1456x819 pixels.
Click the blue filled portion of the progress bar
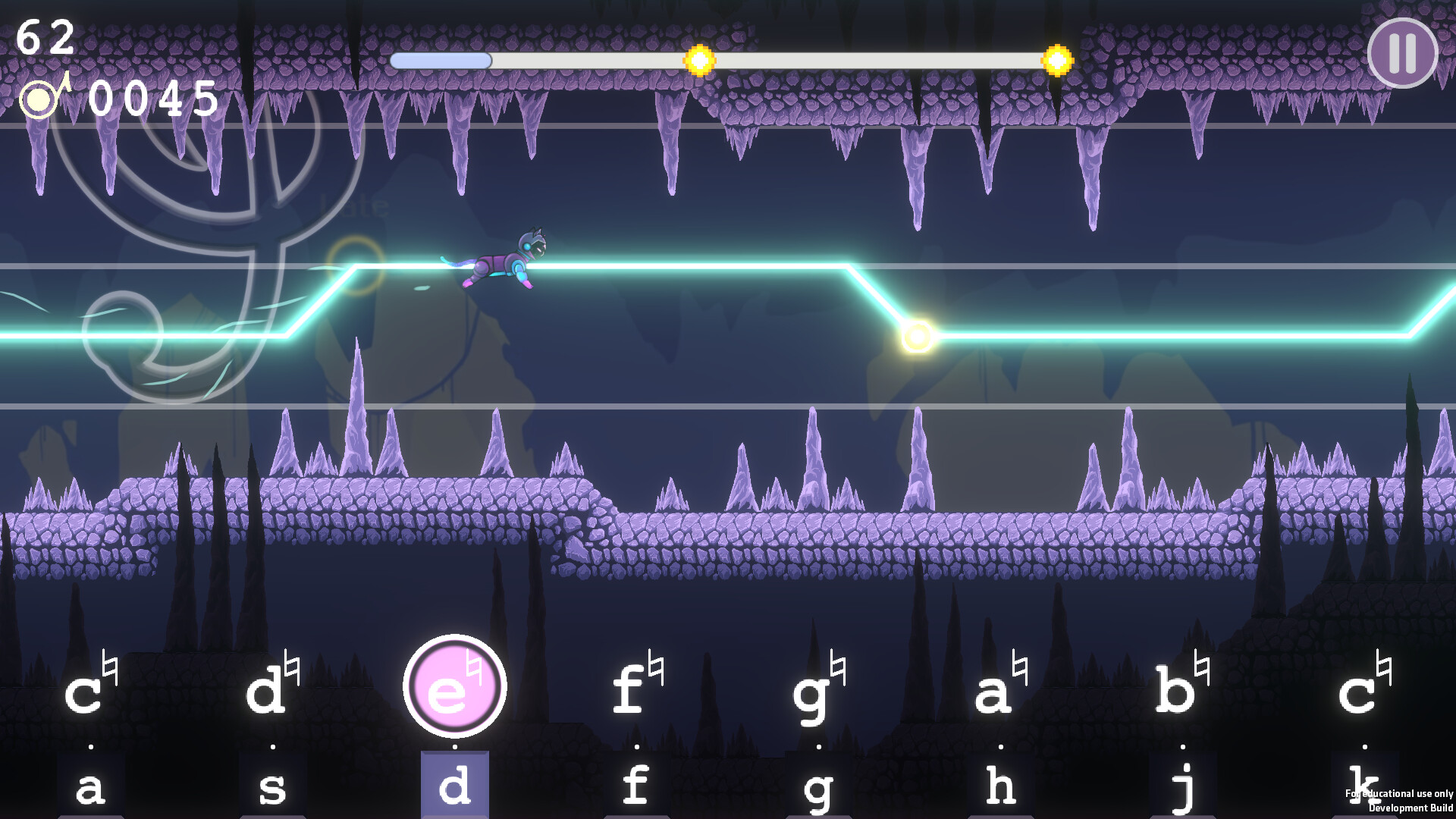pyautogui.click(x=440, y=61)
